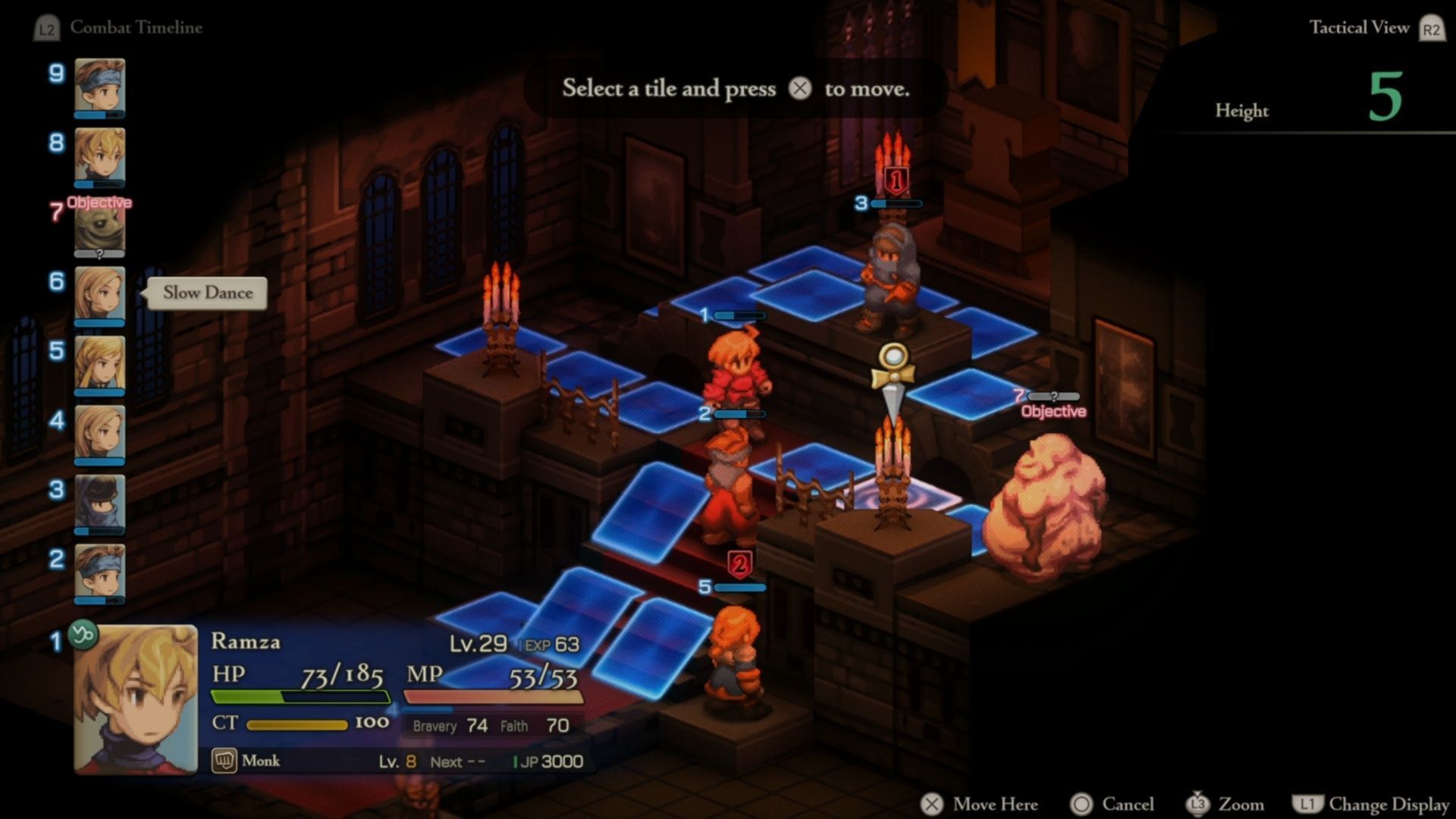Select turn 4 portrait in the timeline
The width and height of the screenshot is (1456, 819).
(x=99, y=432)
